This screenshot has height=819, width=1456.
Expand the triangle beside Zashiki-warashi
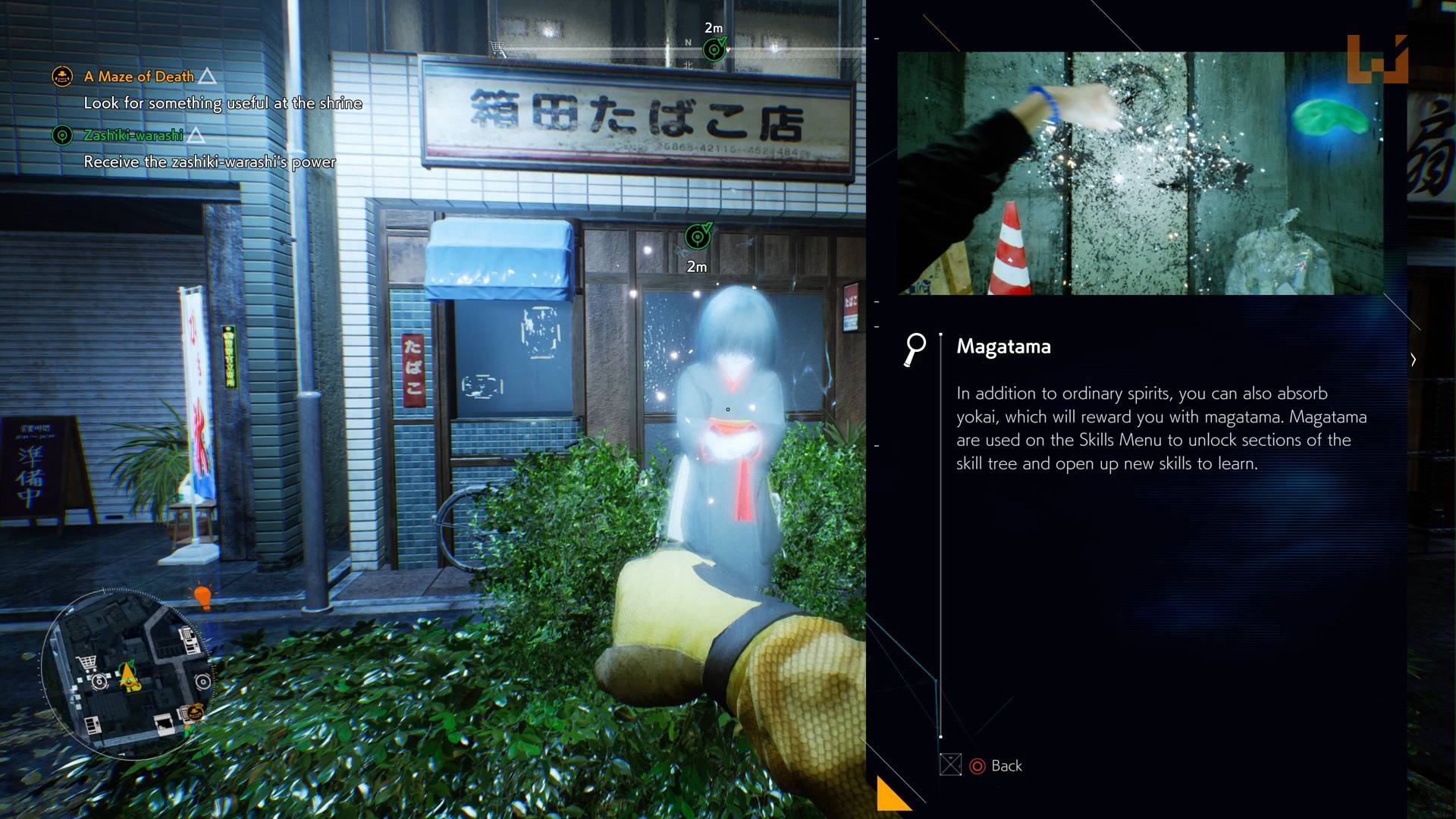(197, 135)
